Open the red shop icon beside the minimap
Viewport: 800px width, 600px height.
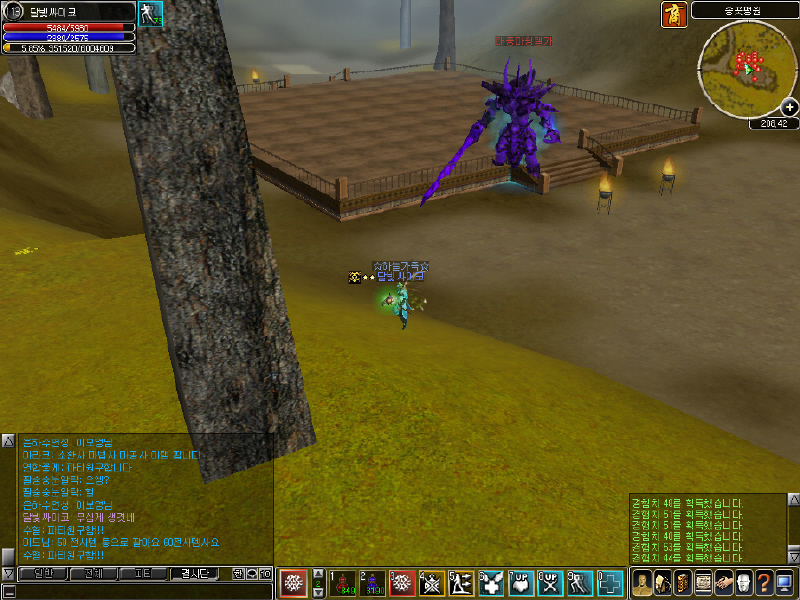click(673, 14)
